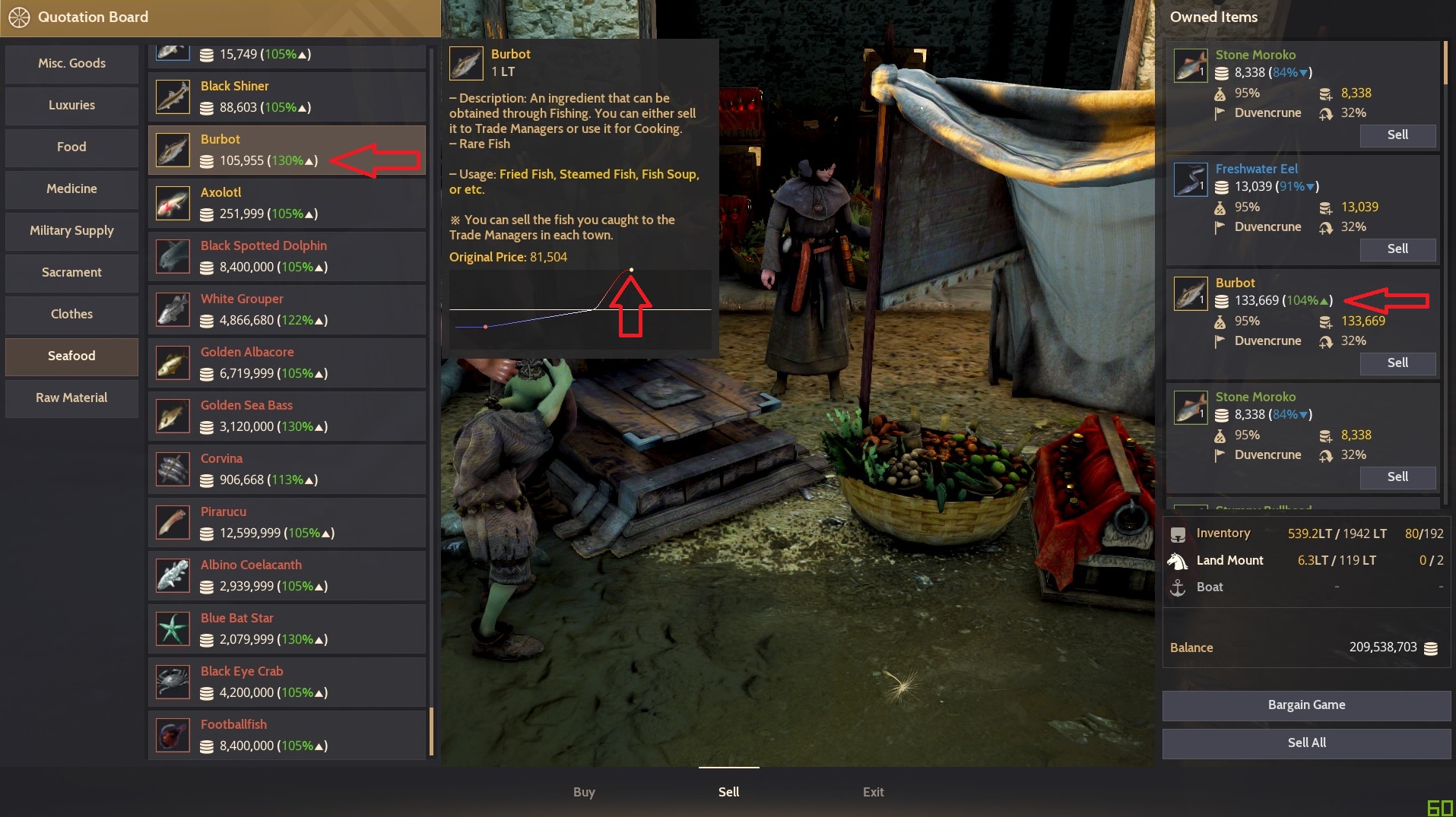This screenshot has width=1456, height=817.
Task: Click the Bargain Game button
Action: [1305, 705]
